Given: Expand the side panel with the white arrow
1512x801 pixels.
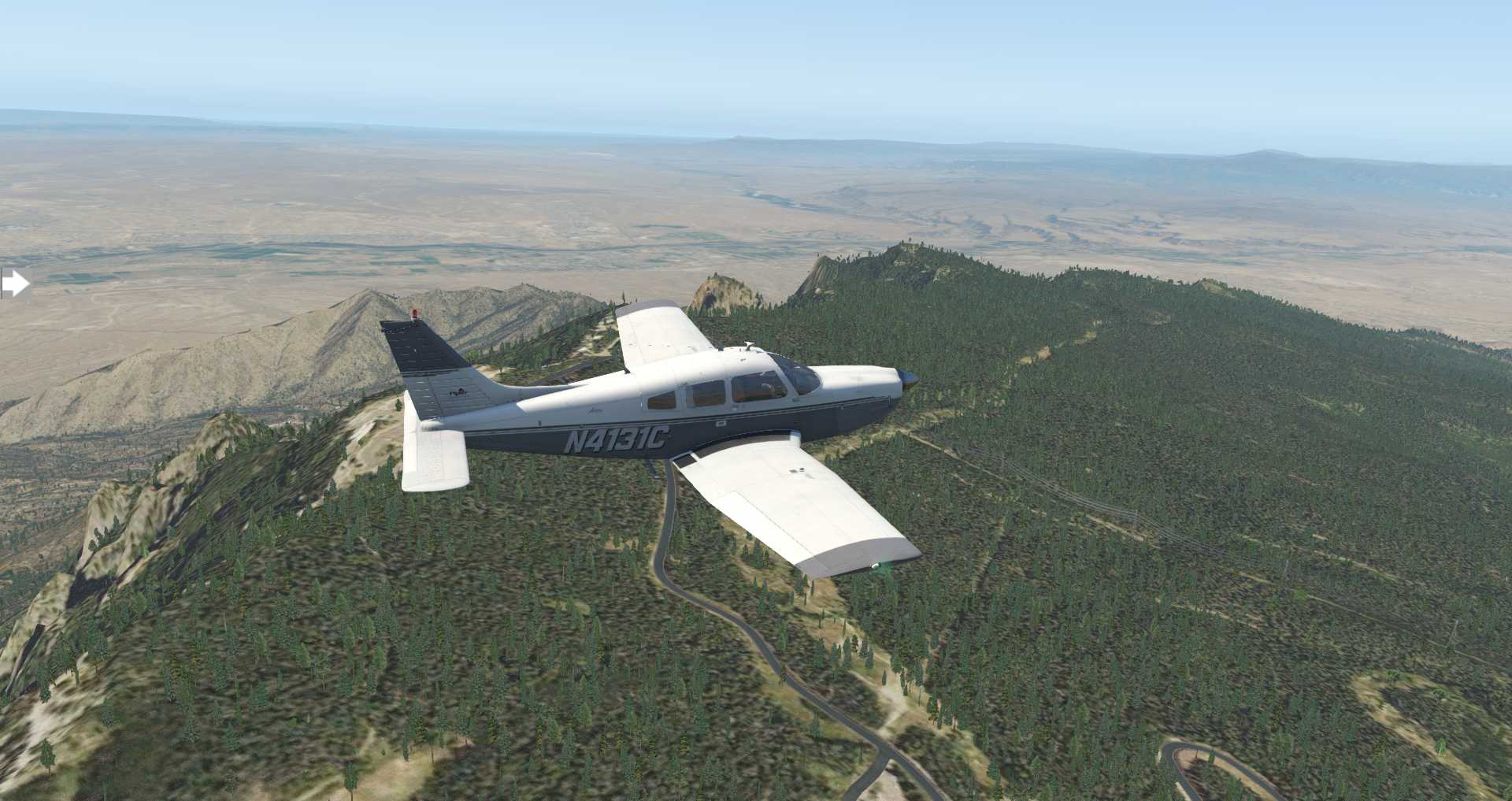Looking at the screenshot, I should 15,284.
